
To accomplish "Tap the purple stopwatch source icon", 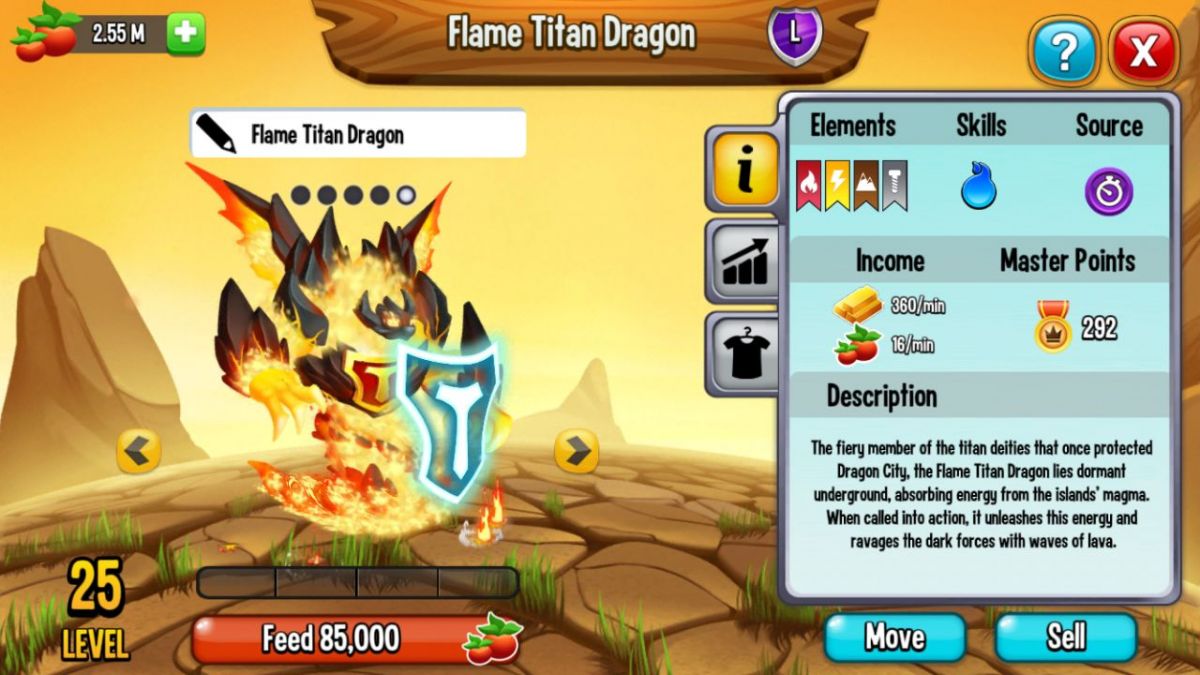I will pos(1108,190).
